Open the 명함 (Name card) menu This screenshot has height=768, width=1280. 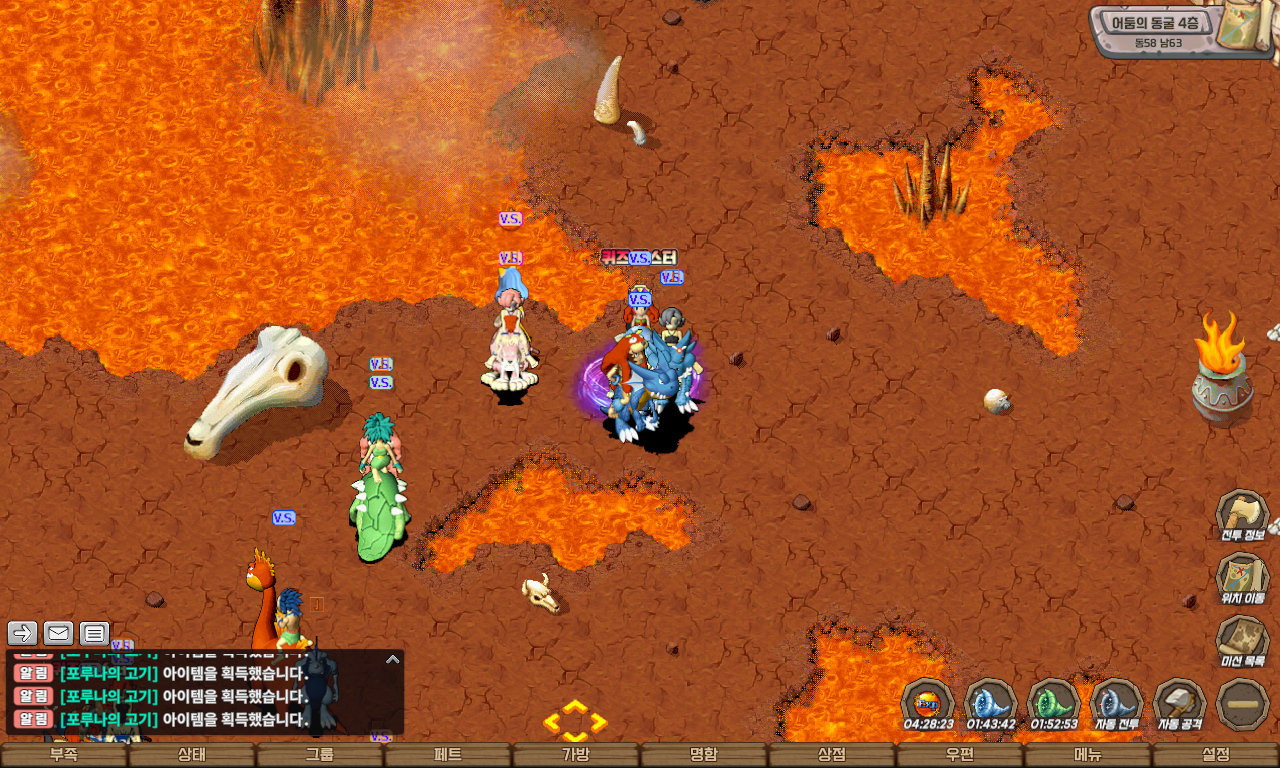(x=703, y=755)
